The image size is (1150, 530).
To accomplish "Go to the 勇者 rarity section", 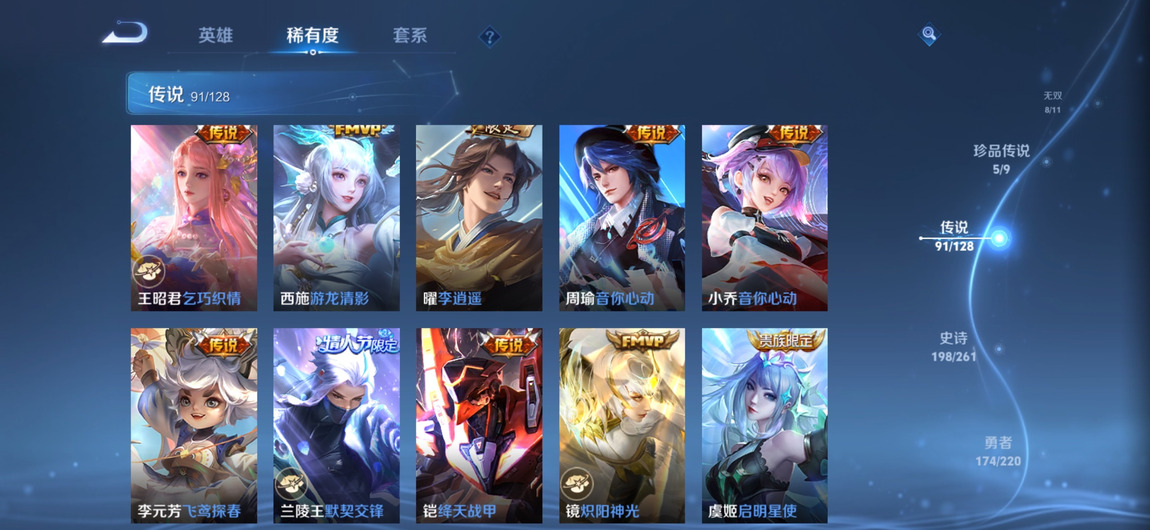I will pos(998,451).
